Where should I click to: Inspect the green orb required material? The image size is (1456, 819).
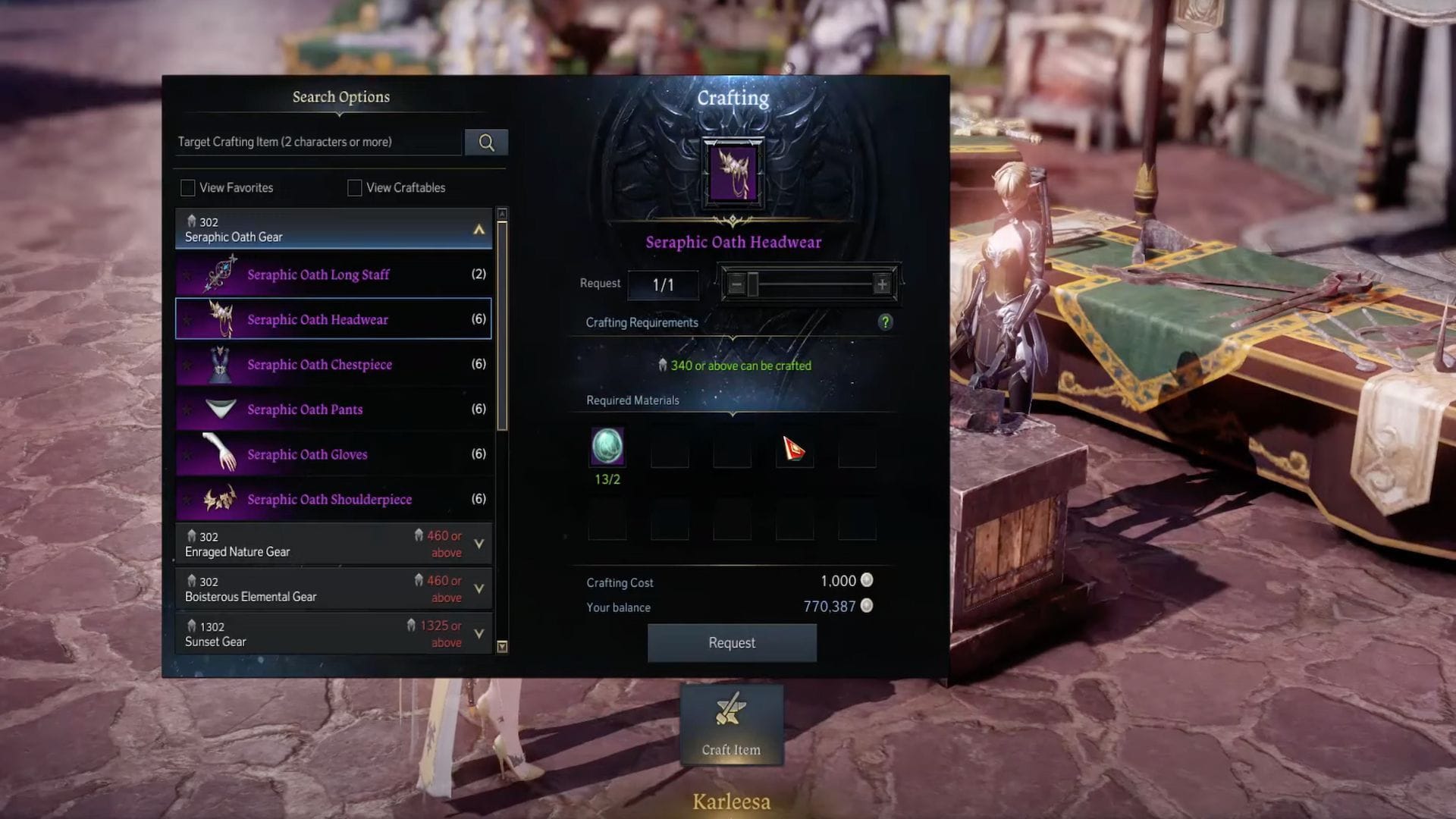[606, 447]
